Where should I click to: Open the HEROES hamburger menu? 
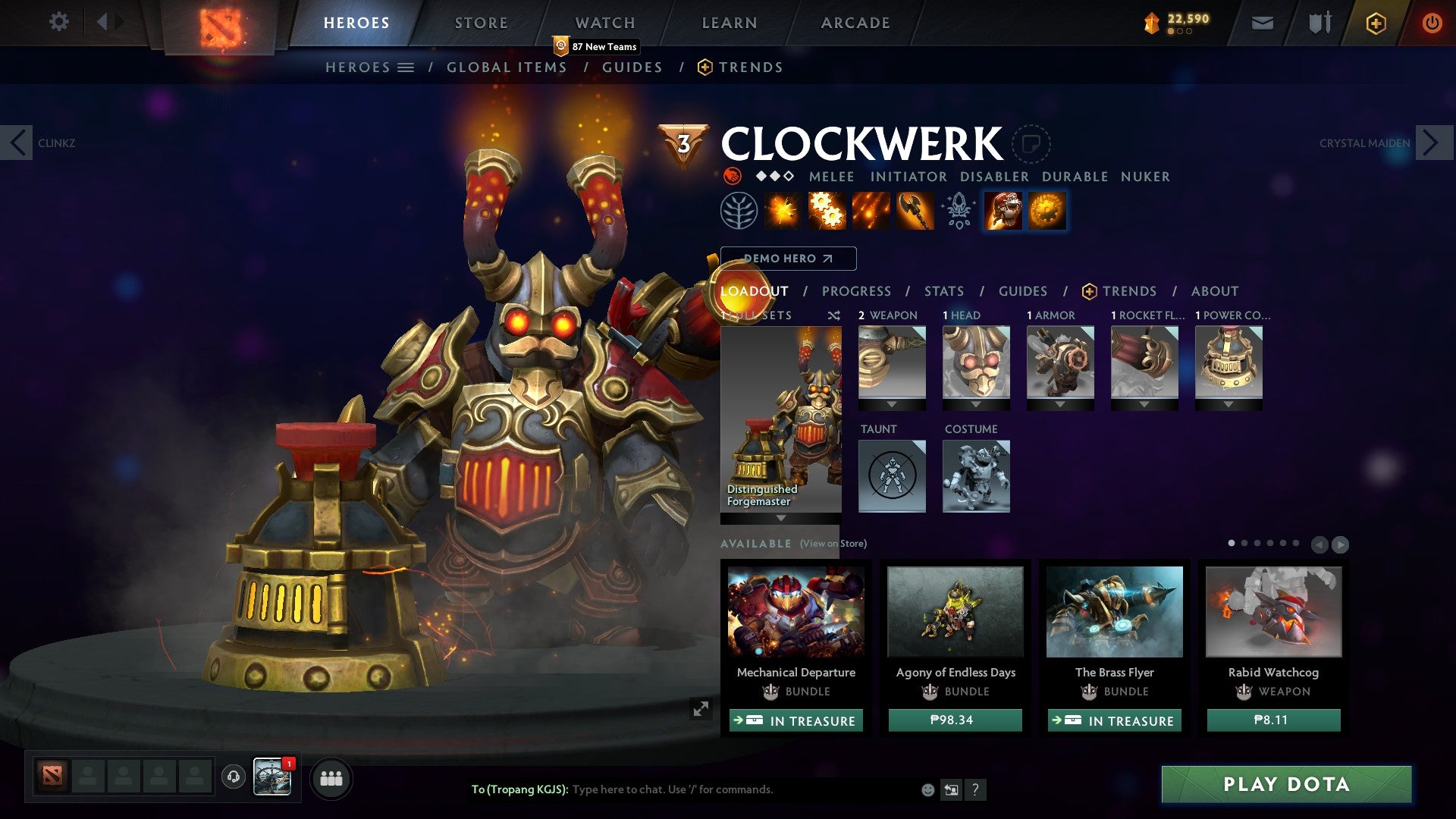405,67
